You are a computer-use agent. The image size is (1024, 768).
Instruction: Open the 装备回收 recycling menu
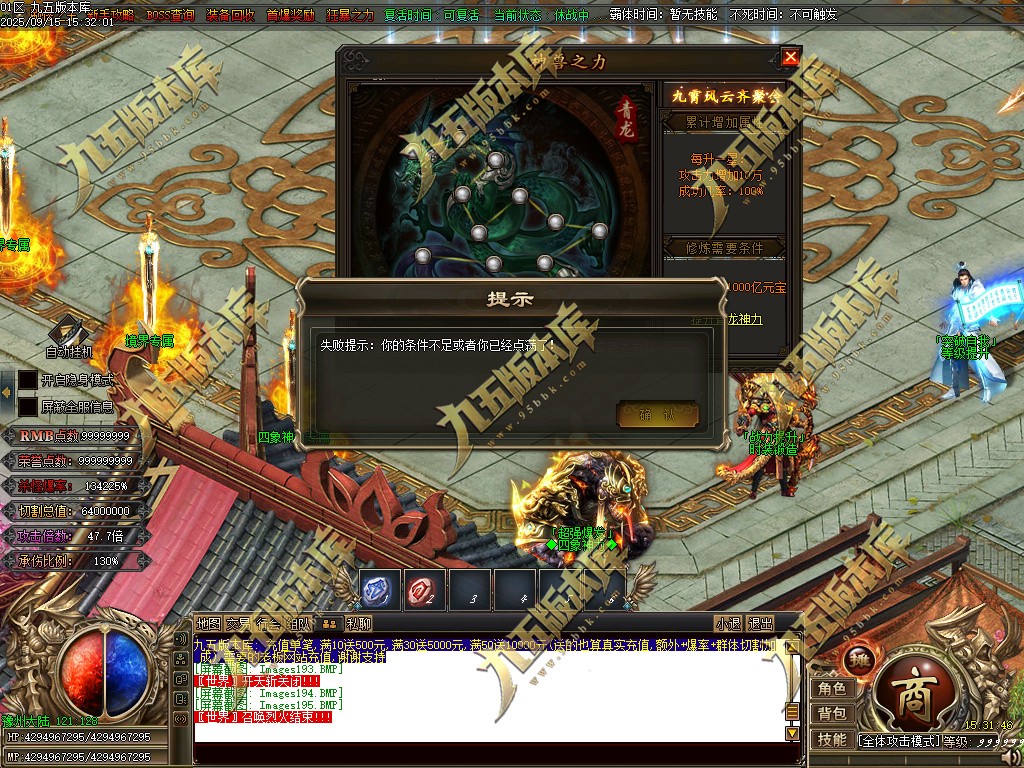(231, 16)
